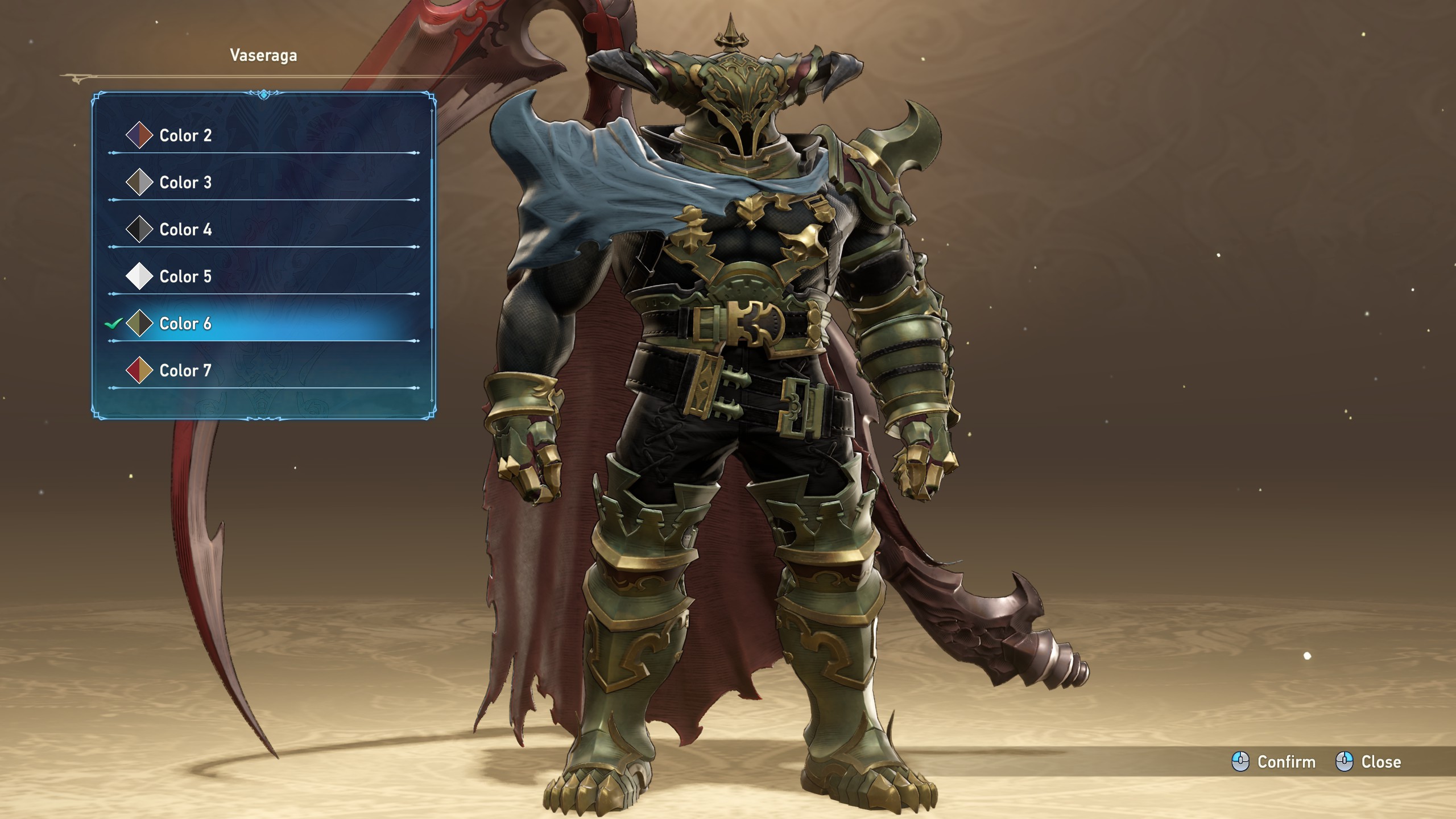Select the white Color 5 option

pyautogui.click(x=185, y=277)
